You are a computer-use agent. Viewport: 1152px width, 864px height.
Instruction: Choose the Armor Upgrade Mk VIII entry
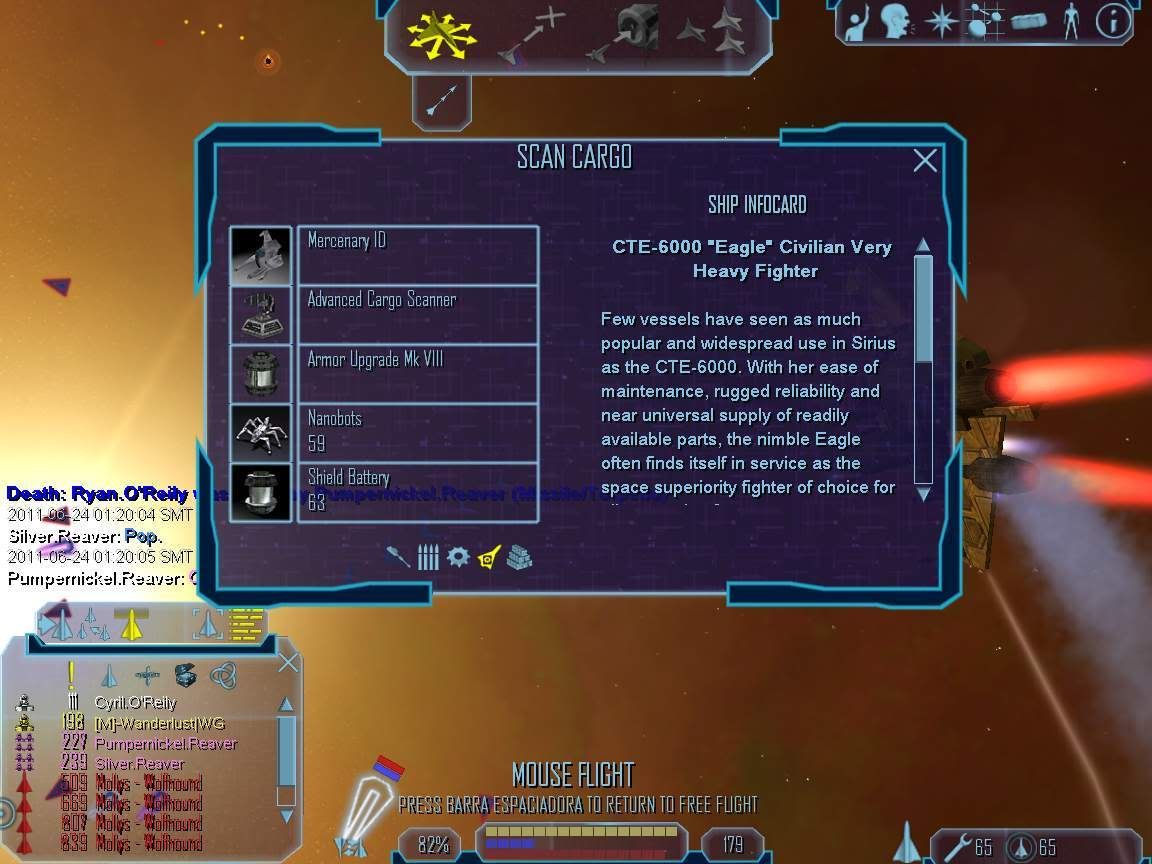click(418, 373)
